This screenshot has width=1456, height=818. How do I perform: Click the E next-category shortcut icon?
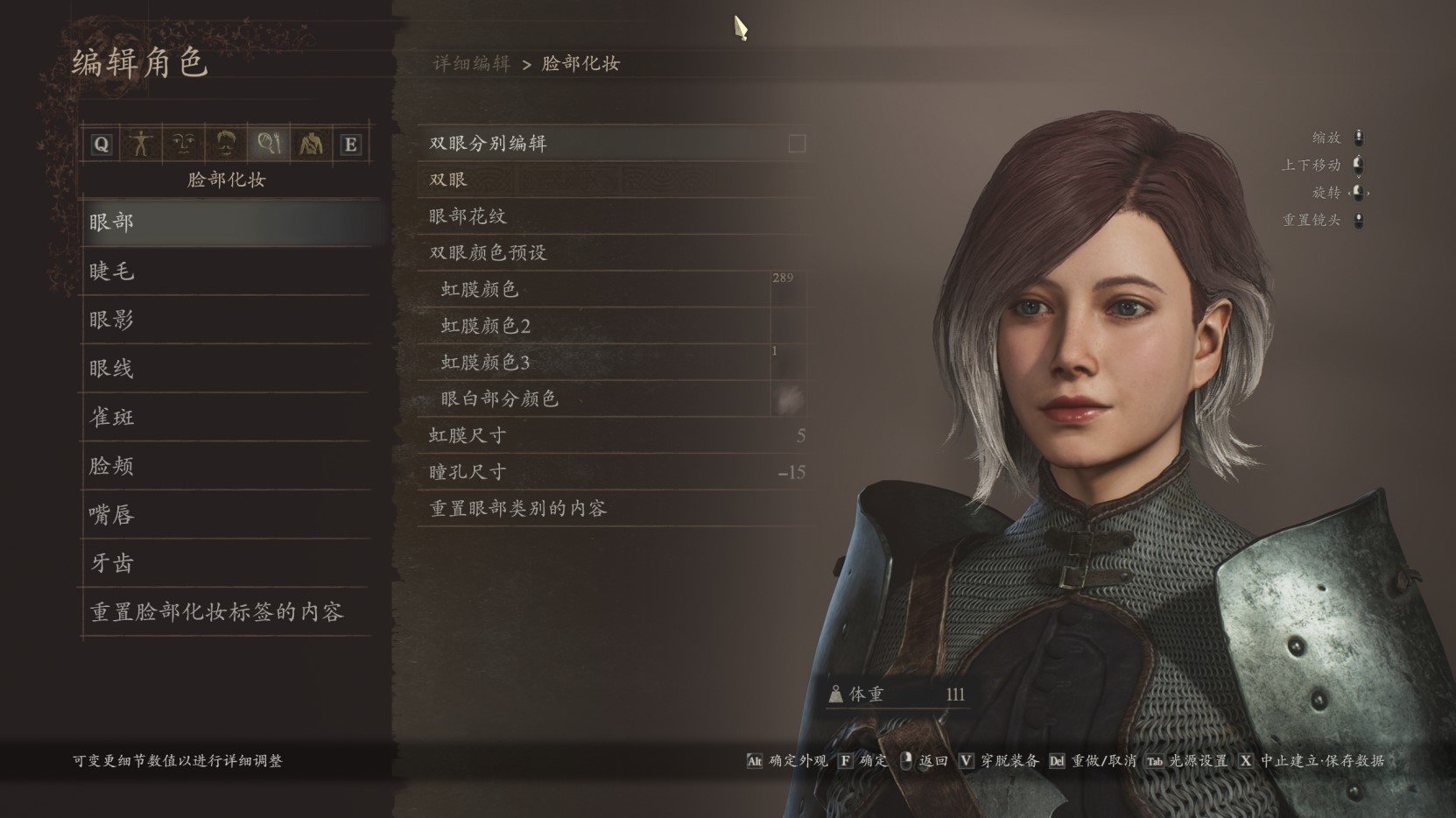353,145
